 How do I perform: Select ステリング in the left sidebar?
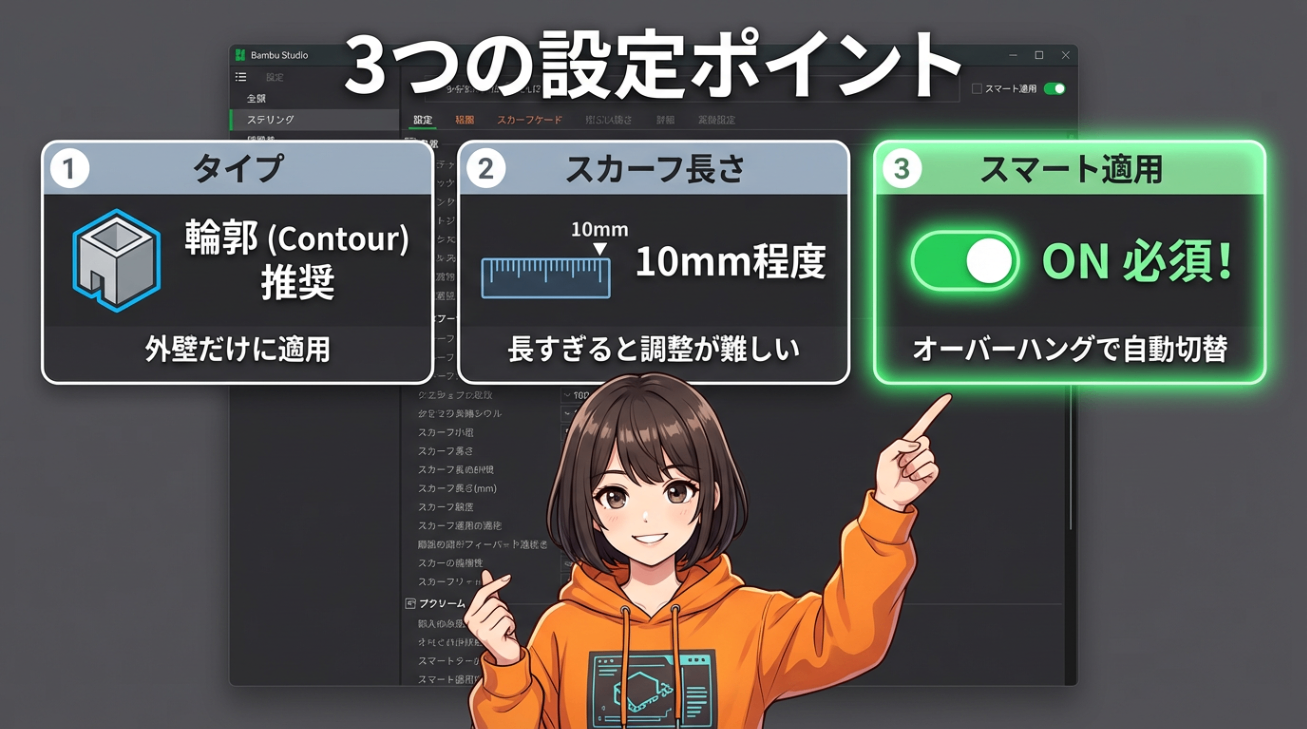tap(270, 117)
